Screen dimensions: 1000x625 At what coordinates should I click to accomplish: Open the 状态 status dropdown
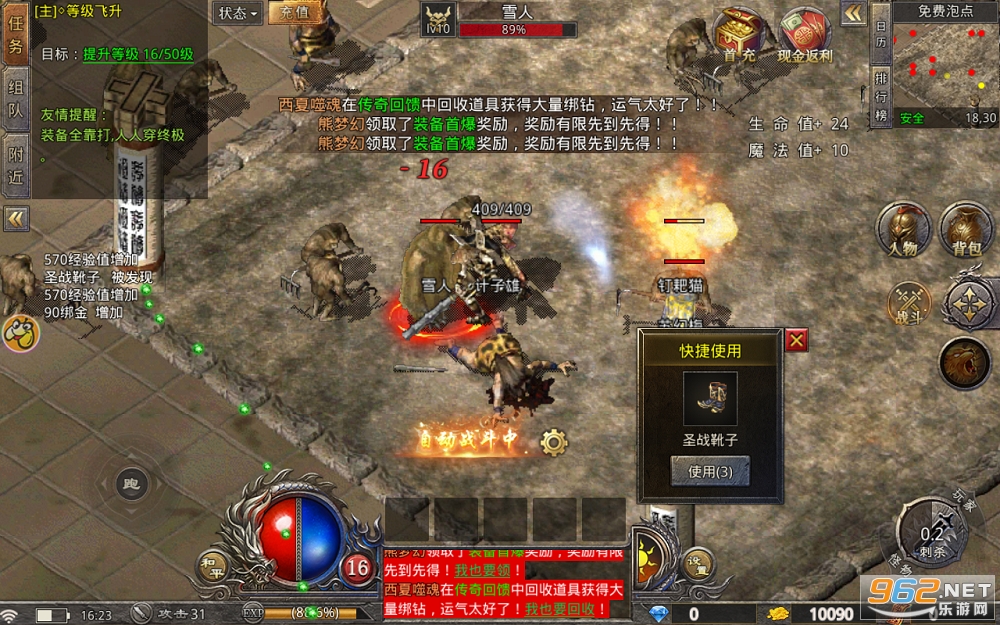click(238, 13)
